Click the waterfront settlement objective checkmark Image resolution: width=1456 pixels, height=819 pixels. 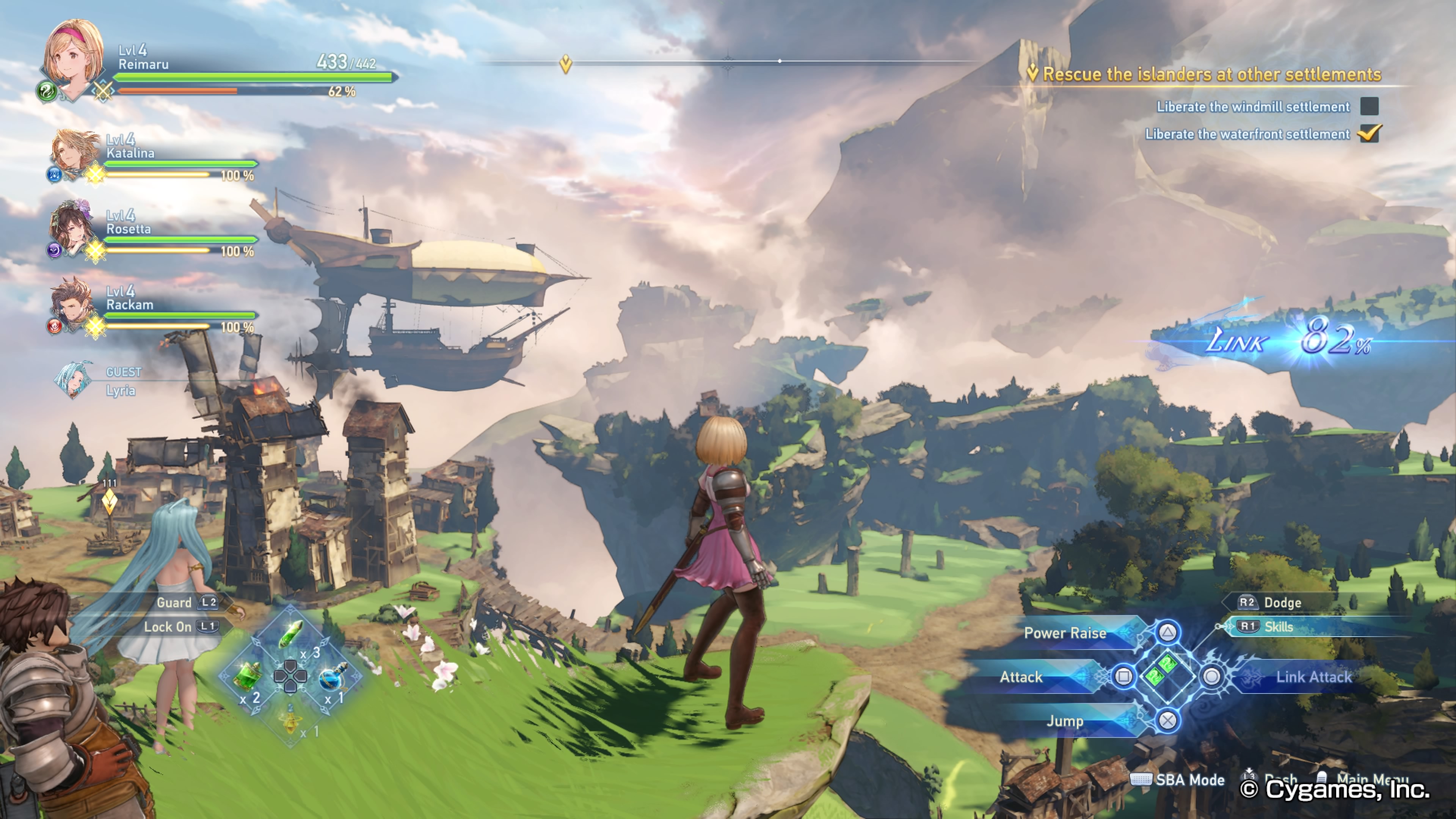point(1369,134)
